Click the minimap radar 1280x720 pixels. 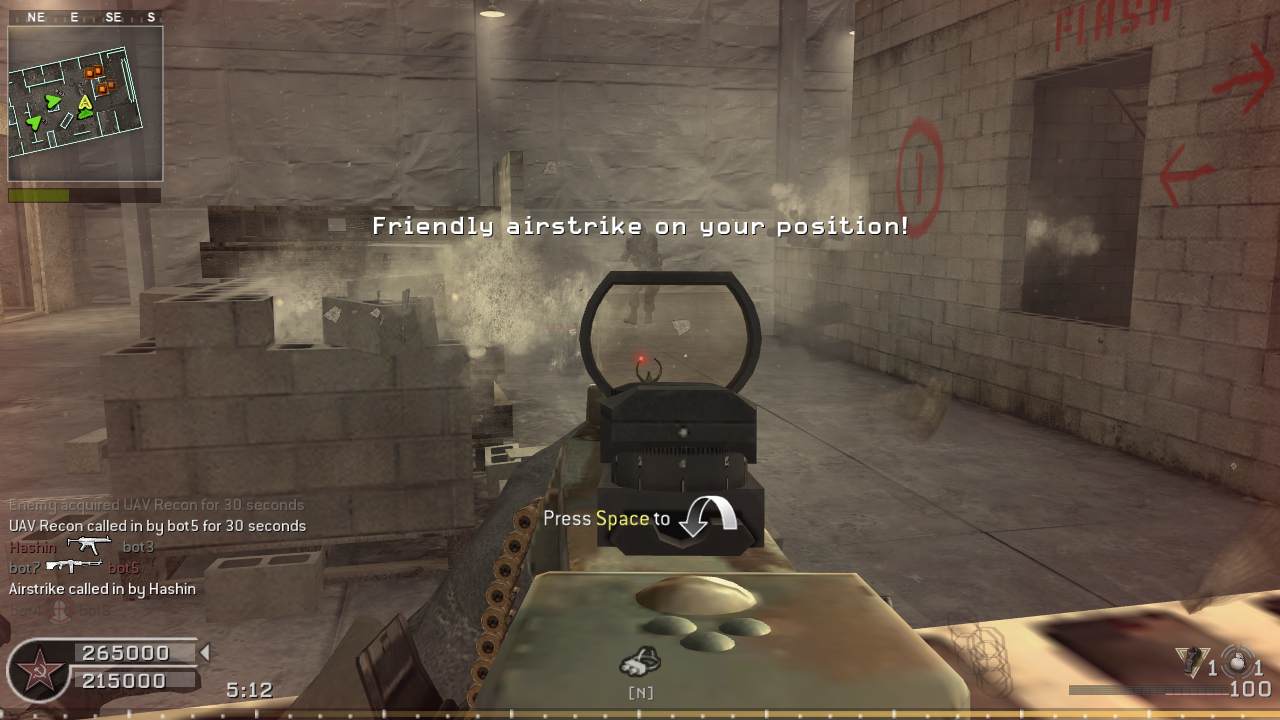point(85,103)
